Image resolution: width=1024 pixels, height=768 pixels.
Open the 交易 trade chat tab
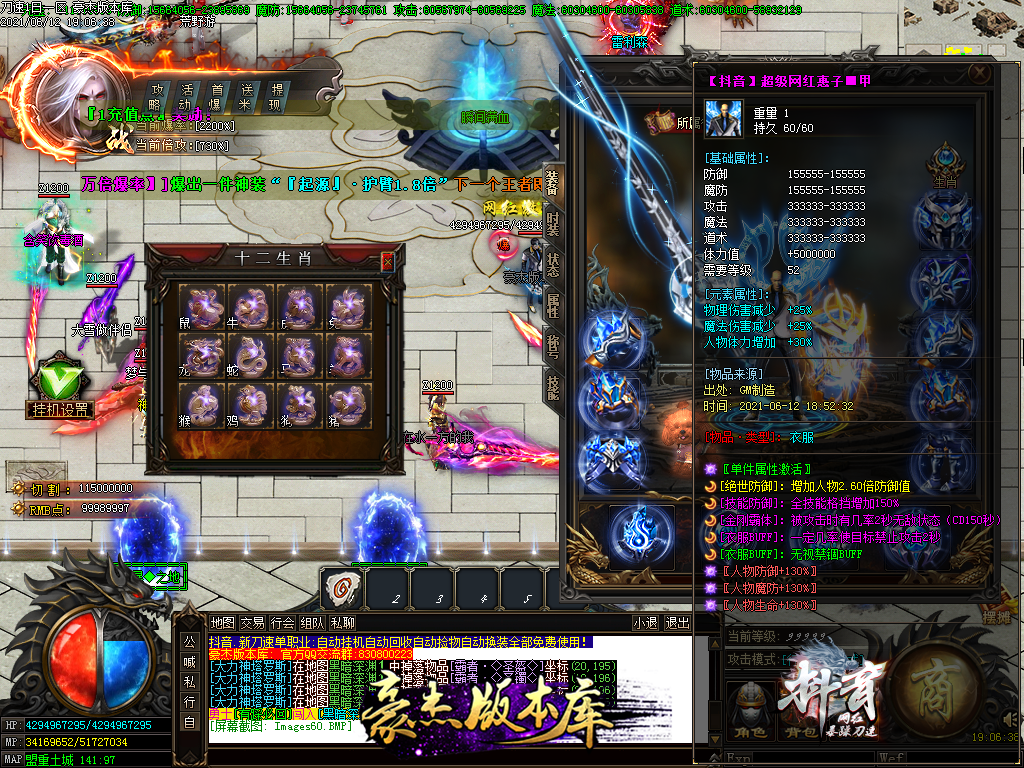(x=252, y=623)
